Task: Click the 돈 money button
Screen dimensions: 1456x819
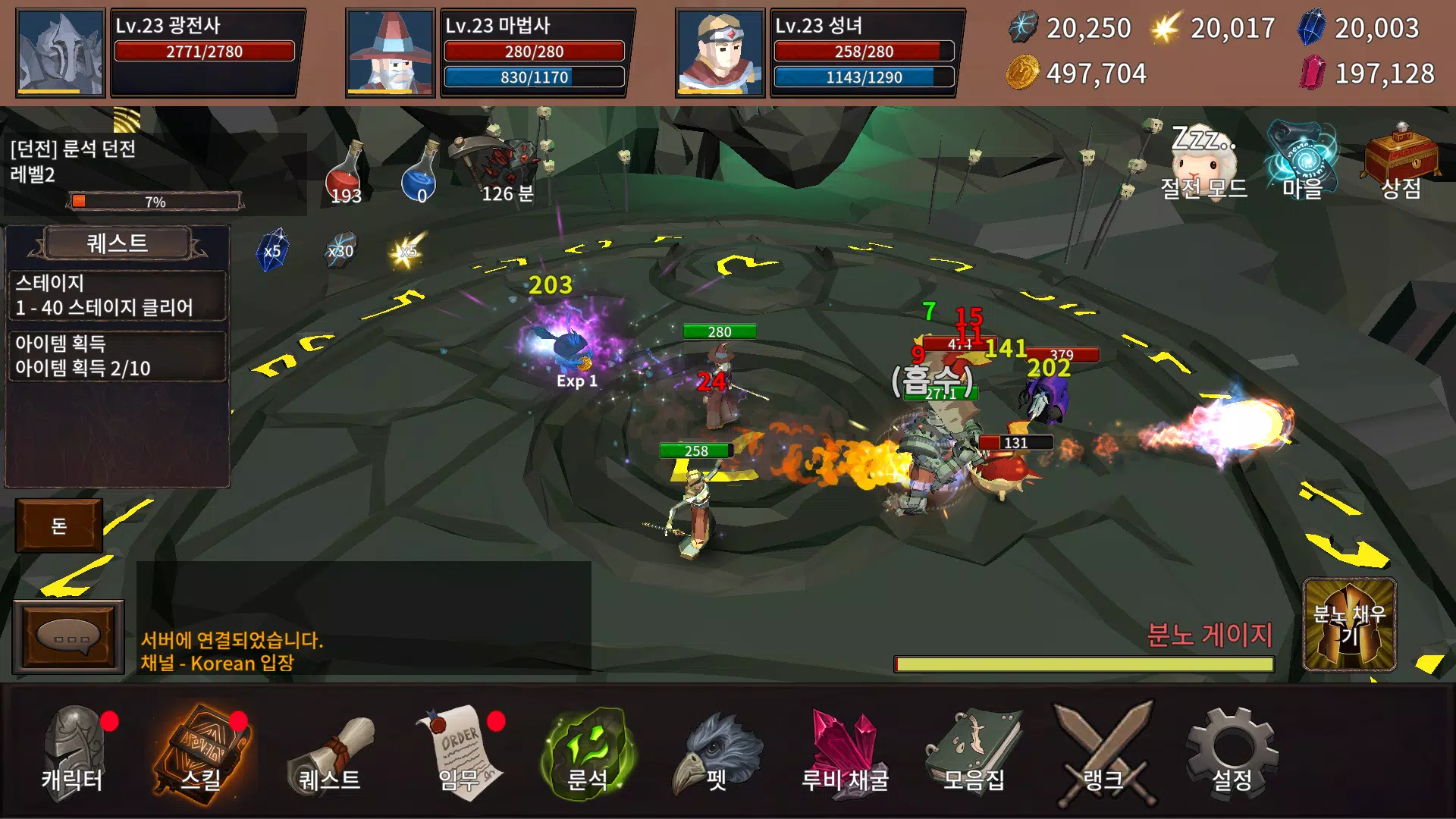Action: (59, 526)
